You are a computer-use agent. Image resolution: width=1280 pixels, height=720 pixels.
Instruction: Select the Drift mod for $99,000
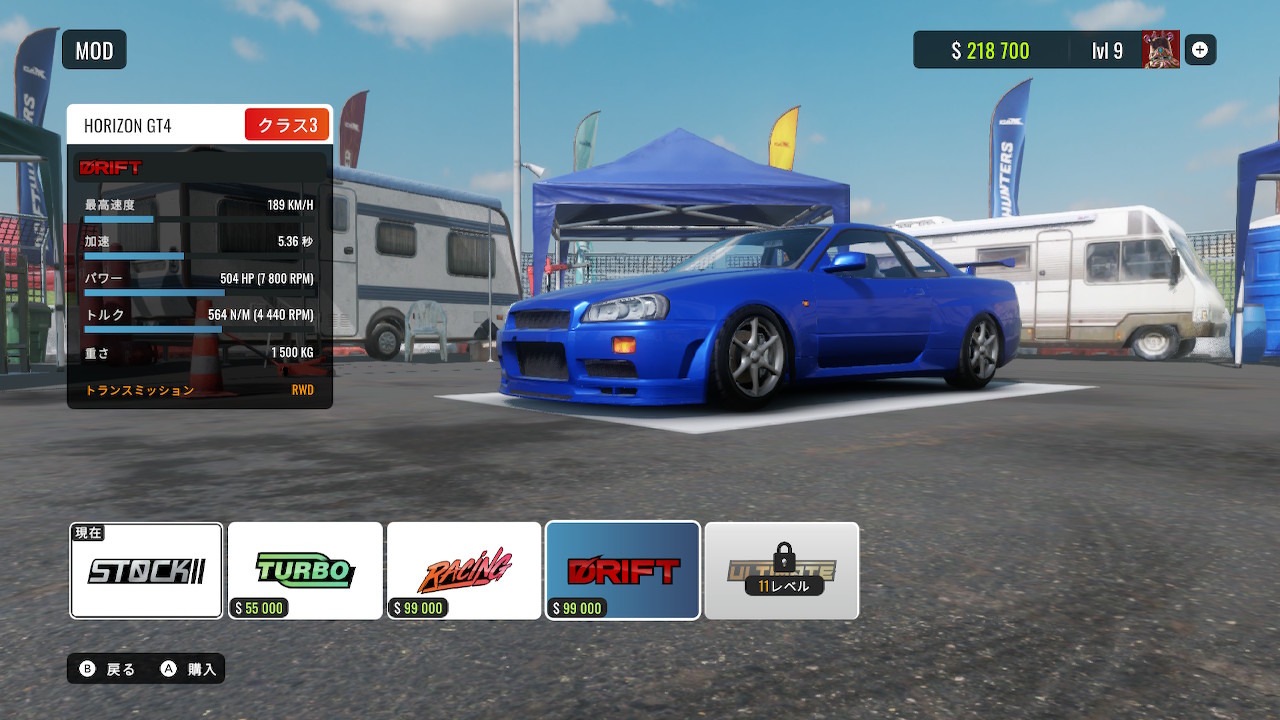622,571
